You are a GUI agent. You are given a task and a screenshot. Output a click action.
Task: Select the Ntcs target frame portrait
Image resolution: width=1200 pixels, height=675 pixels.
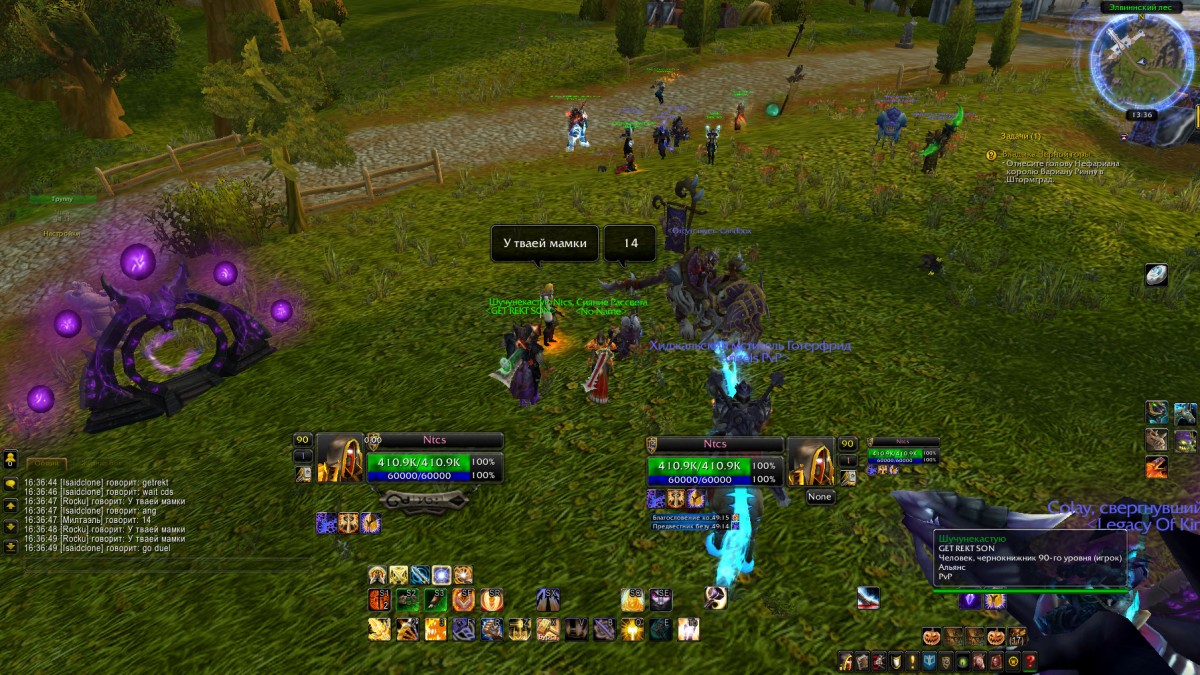812,460
